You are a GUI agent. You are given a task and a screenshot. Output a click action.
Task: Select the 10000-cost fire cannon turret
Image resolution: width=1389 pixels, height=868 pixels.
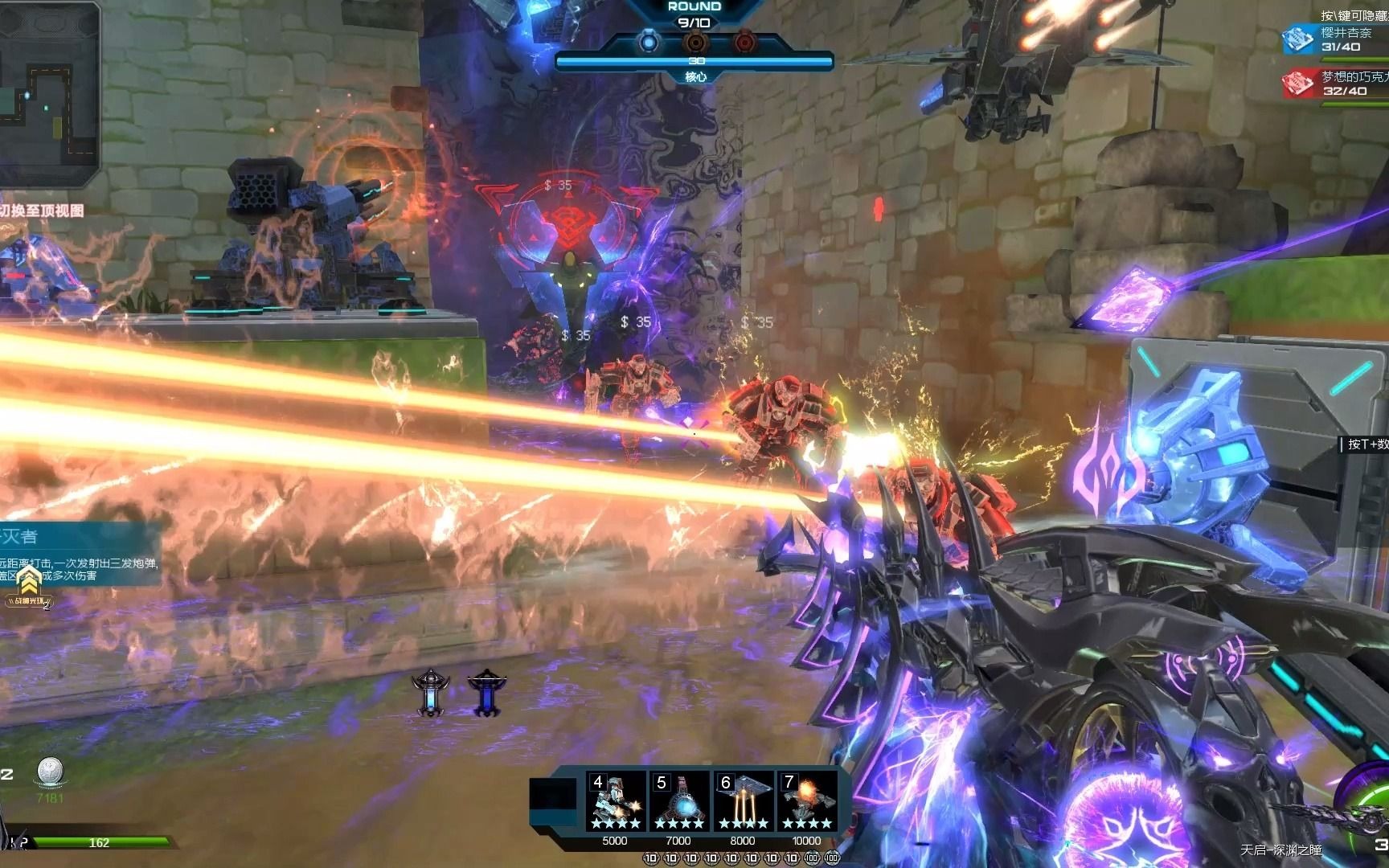pyautogui.click(x=806, y=801)
